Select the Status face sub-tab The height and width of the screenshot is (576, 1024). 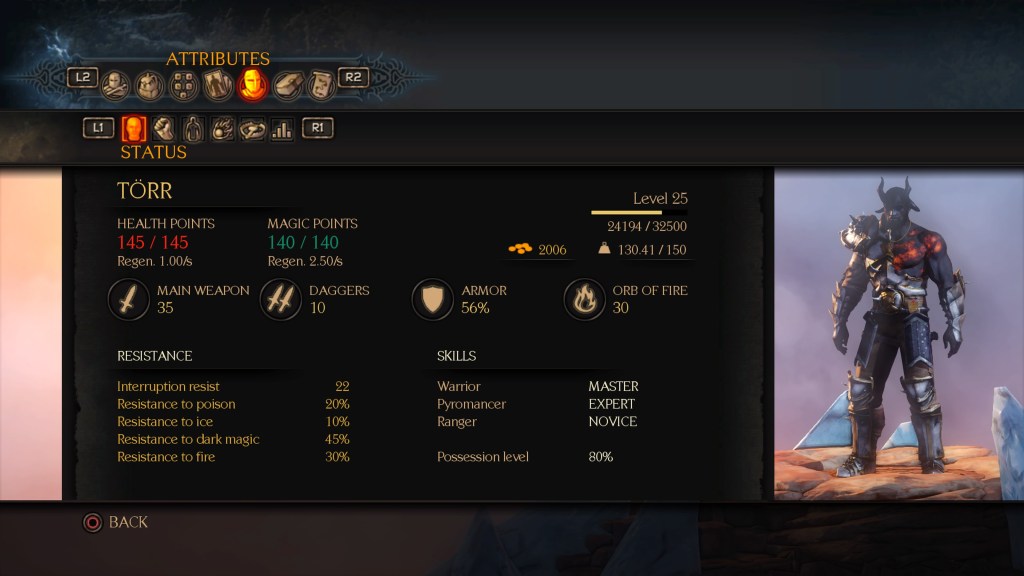pyautogui.click(x=134, y=129)
